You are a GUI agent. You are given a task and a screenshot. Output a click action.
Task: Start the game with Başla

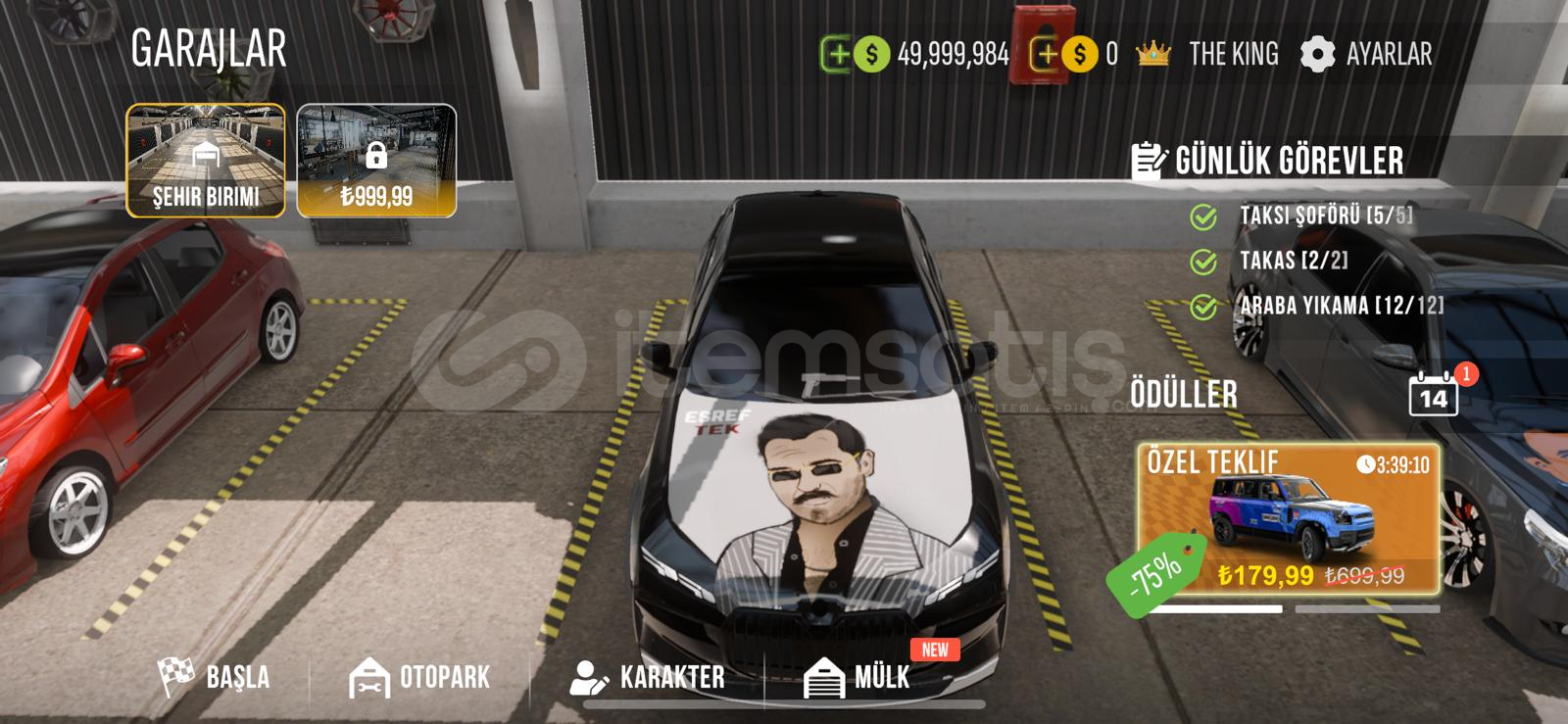coord(215,677)
